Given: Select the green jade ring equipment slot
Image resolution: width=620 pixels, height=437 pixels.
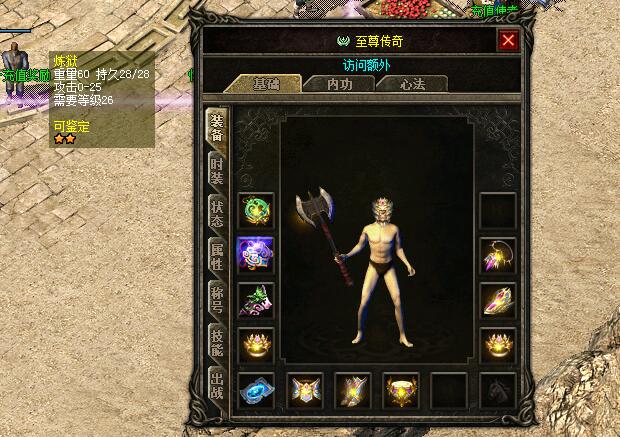Looking at the screenshot, I should click(x=256, y=210).
